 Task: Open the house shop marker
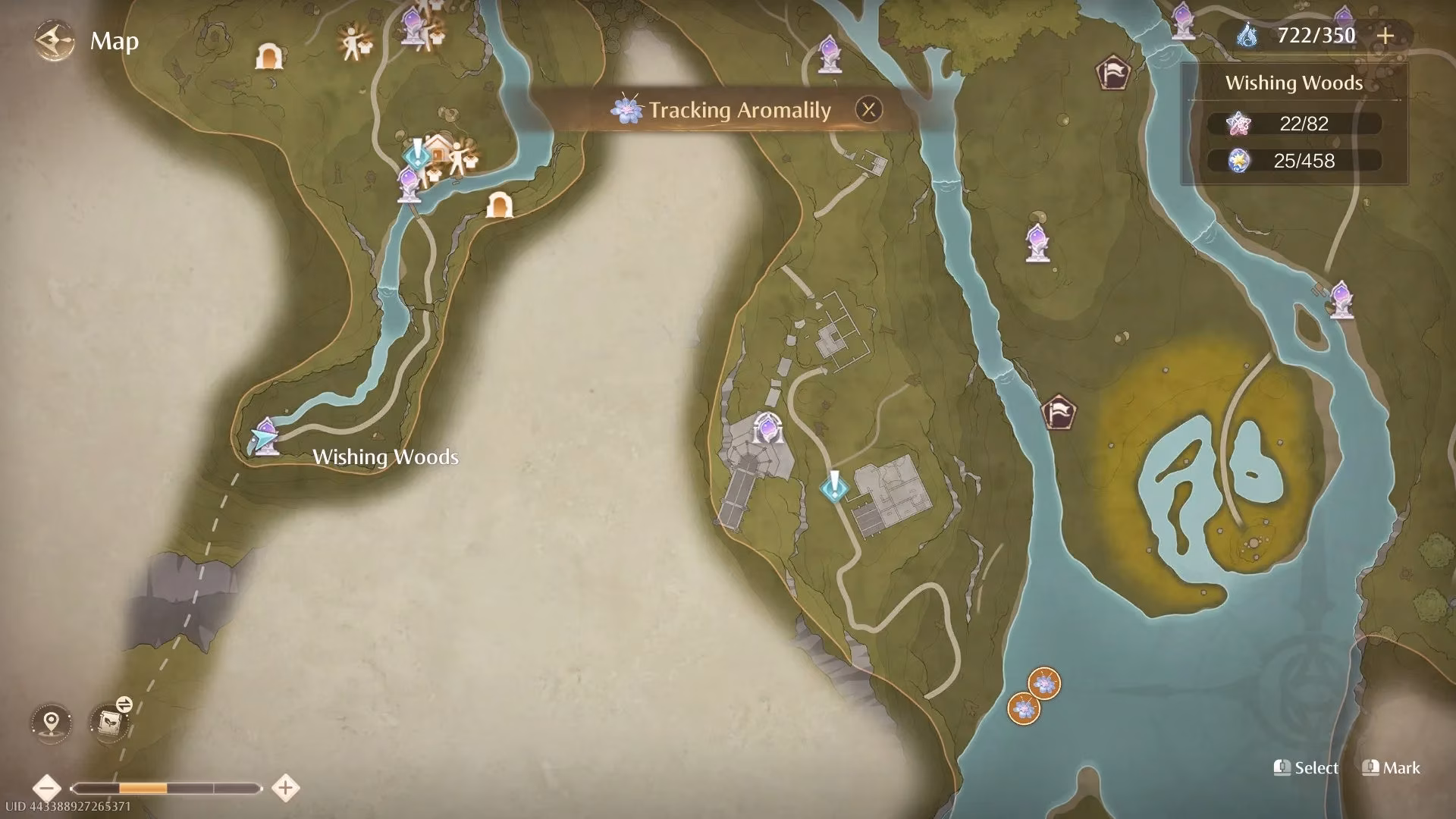438,149
